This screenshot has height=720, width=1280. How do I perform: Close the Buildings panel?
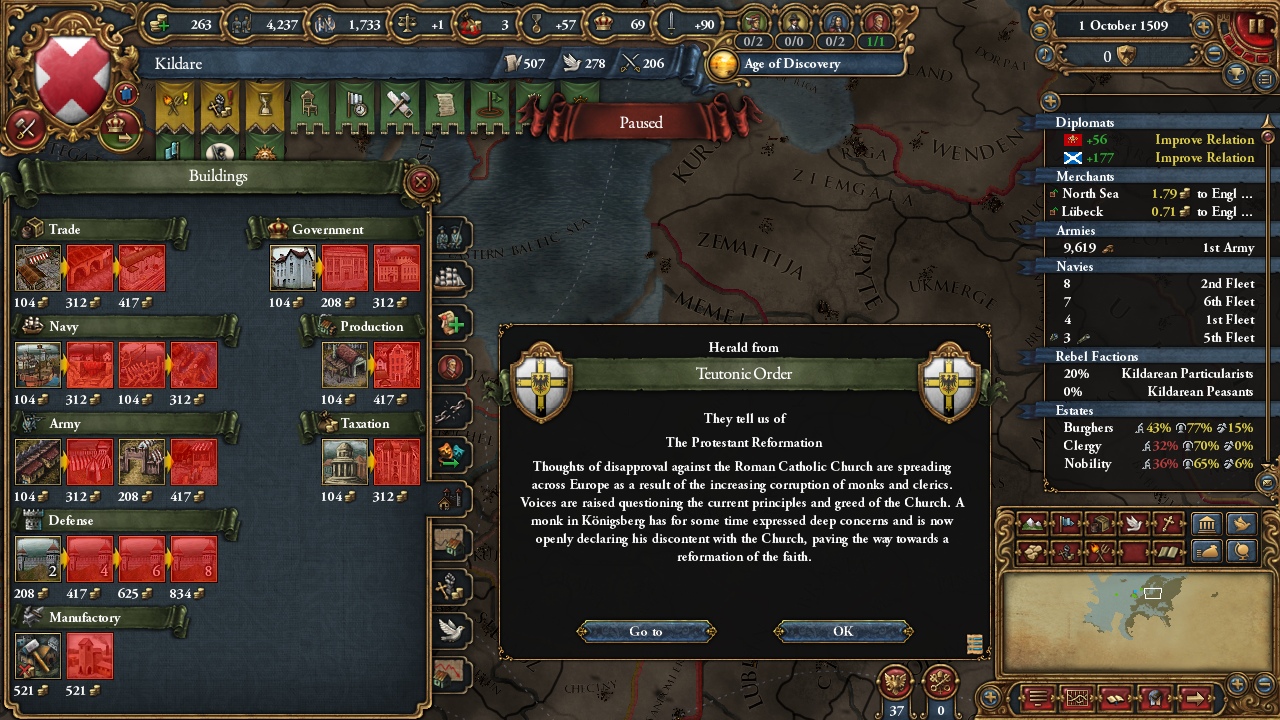pyautogui.click(x=421, y=182)
